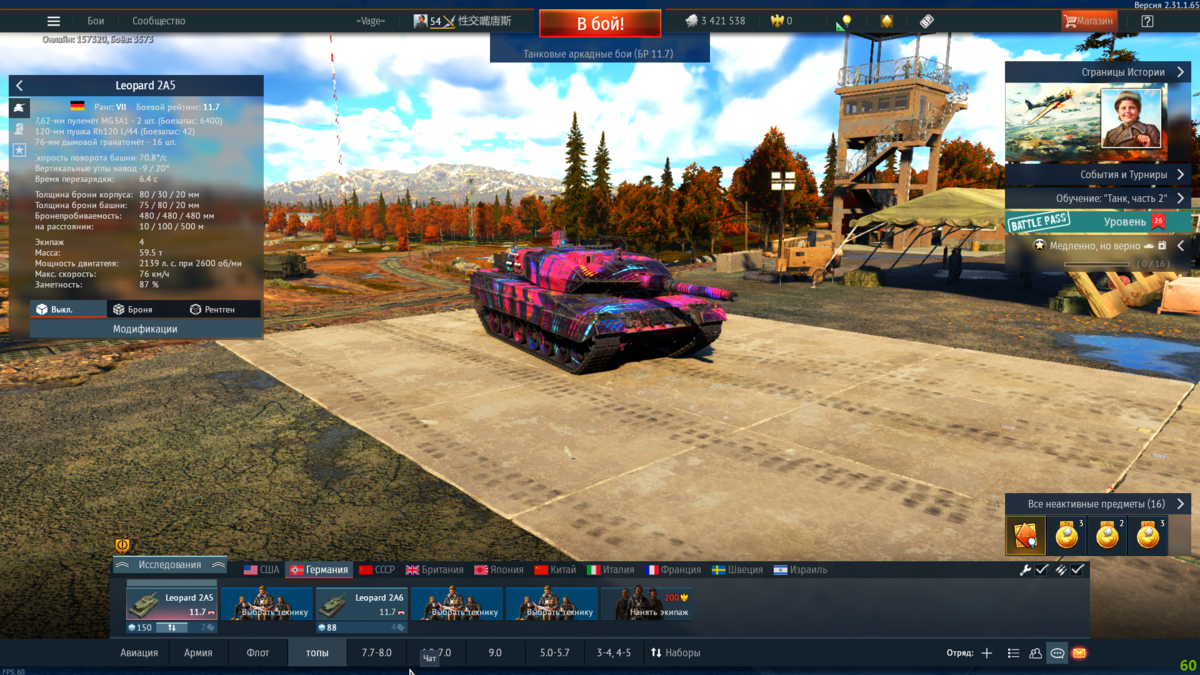The height and width of the screenshot is (675, 1200).
Task: Open the hamburger main menu
Action: 54,21
